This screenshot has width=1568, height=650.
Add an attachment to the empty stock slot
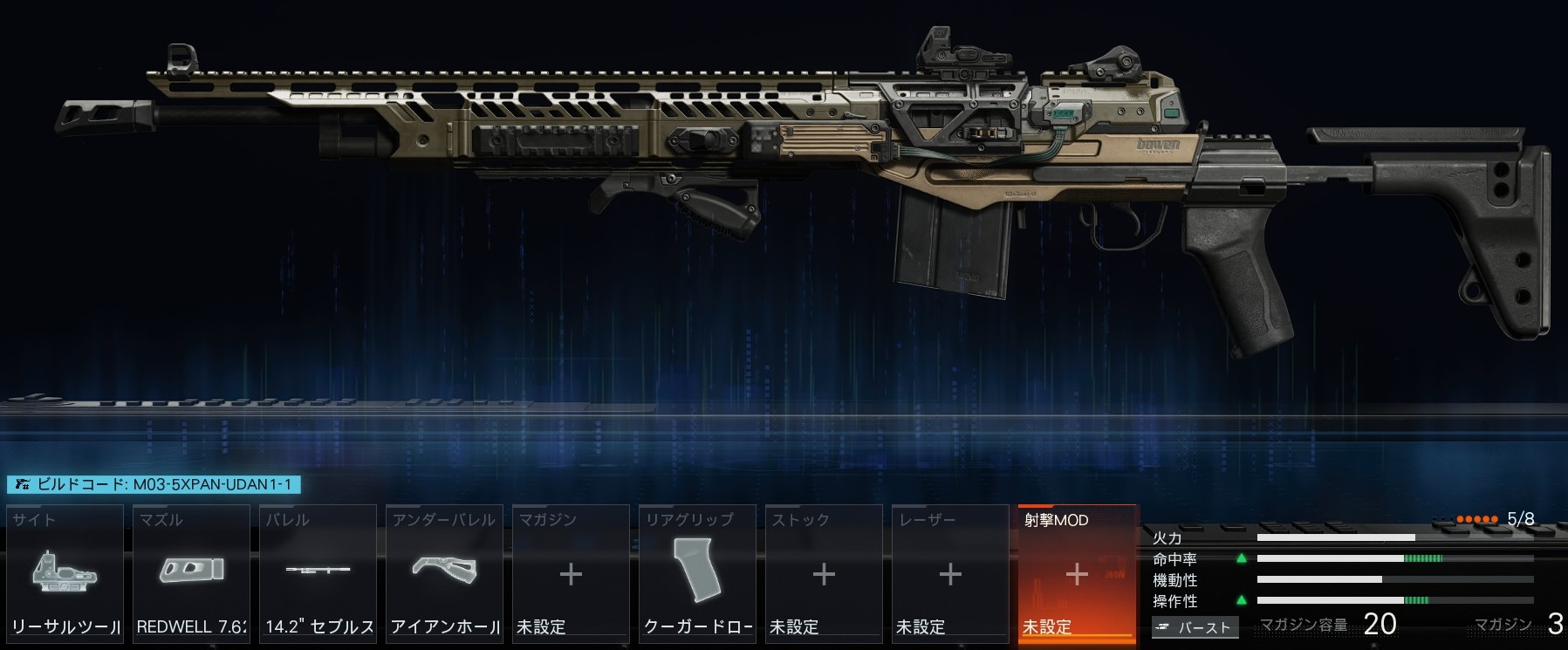824,573
